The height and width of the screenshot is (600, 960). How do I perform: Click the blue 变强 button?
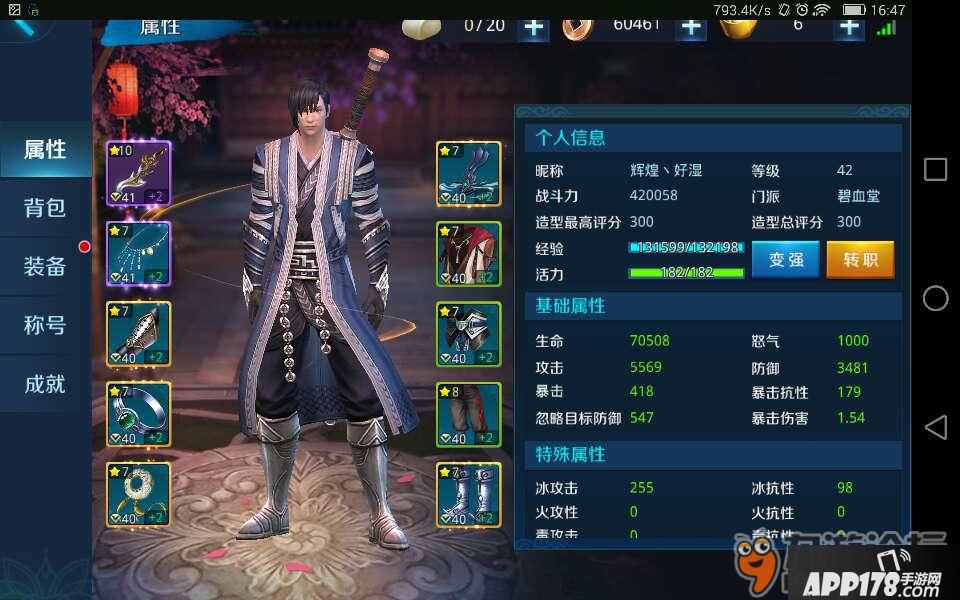click(785, 260)
